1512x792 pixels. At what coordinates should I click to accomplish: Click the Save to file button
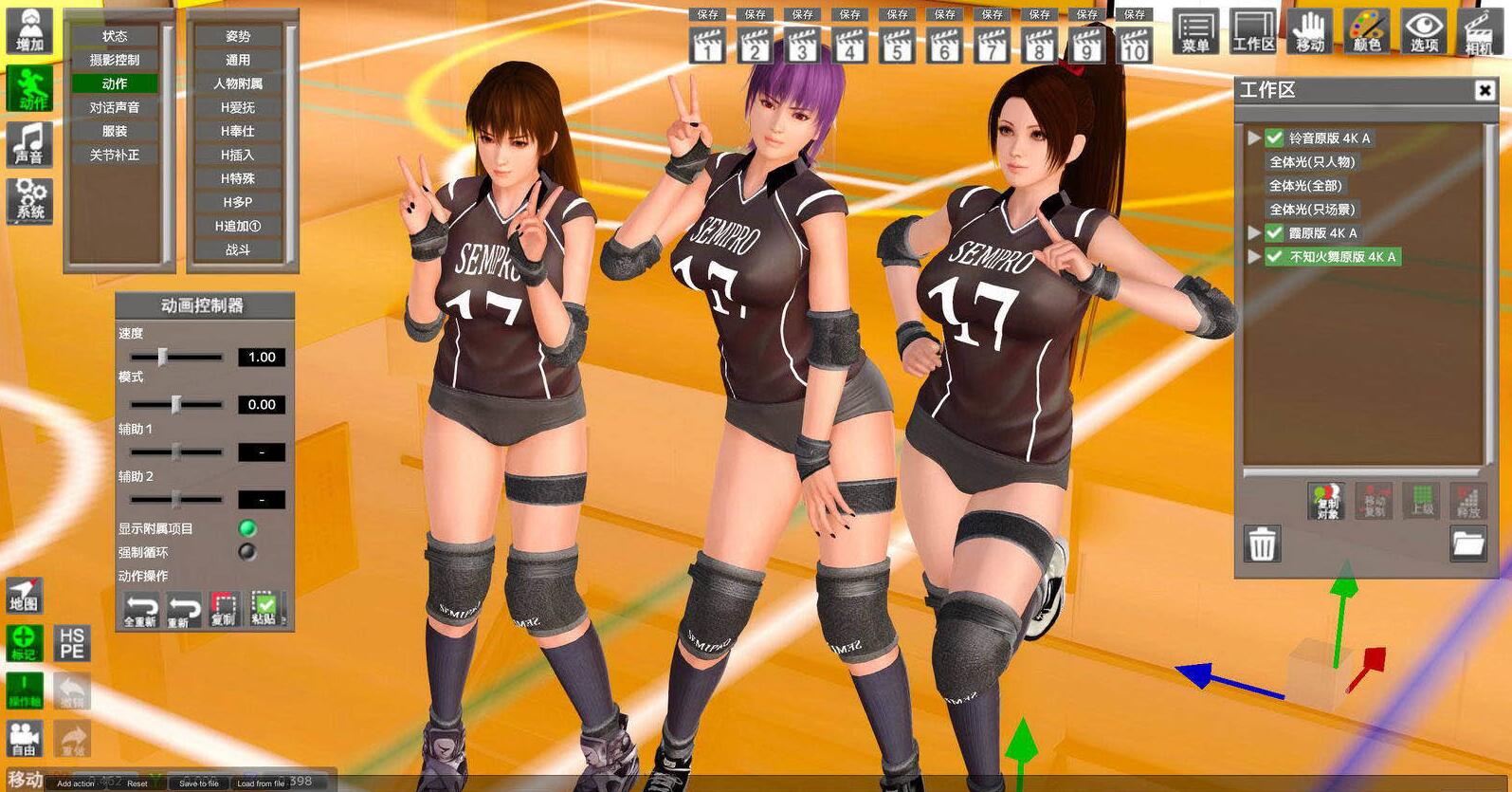pos(198,783)
